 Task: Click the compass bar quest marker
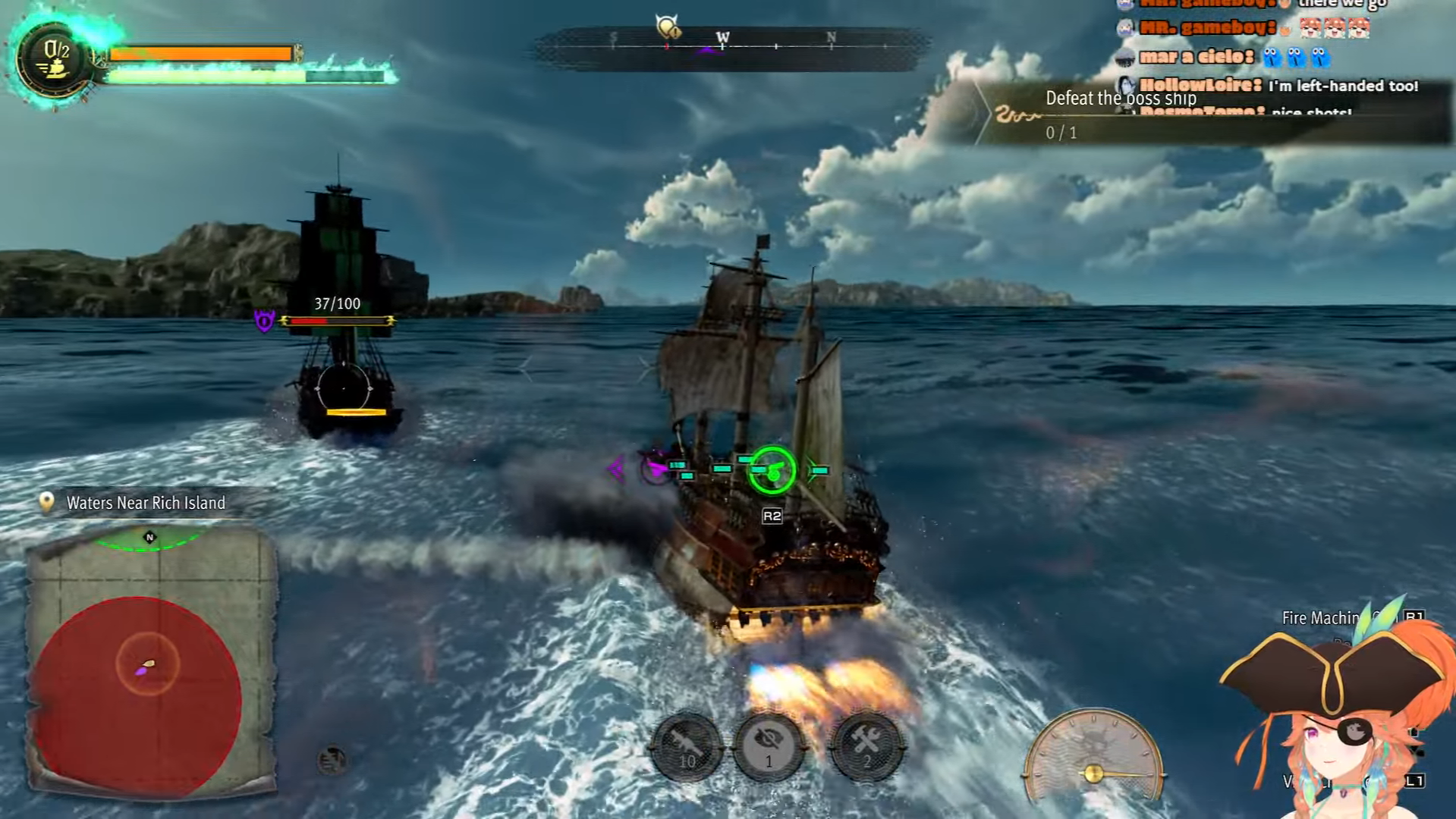668,28
